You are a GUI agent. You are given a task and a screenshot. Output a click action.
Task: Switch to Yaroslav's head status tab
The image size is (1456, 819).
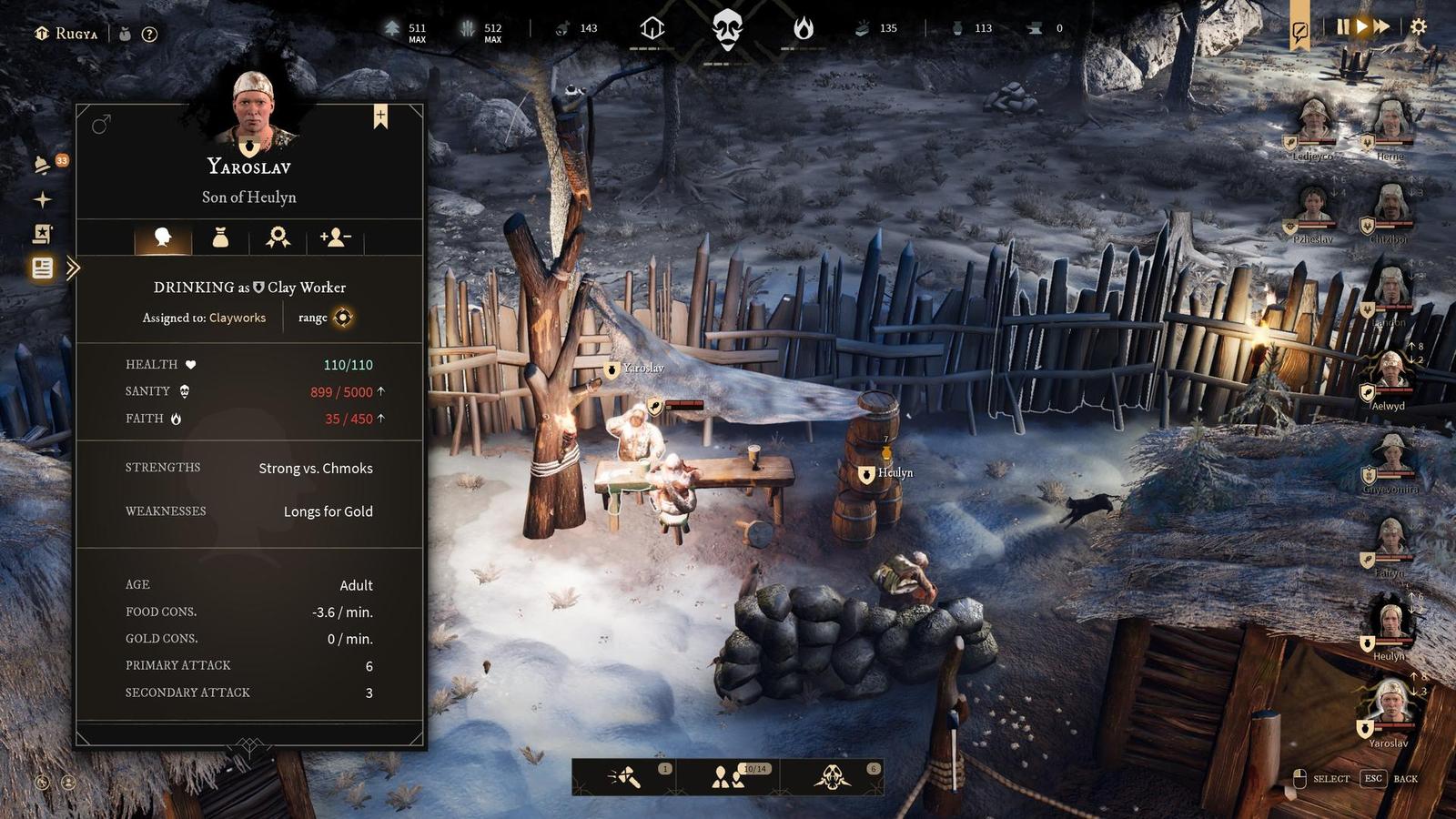(163, 238)
